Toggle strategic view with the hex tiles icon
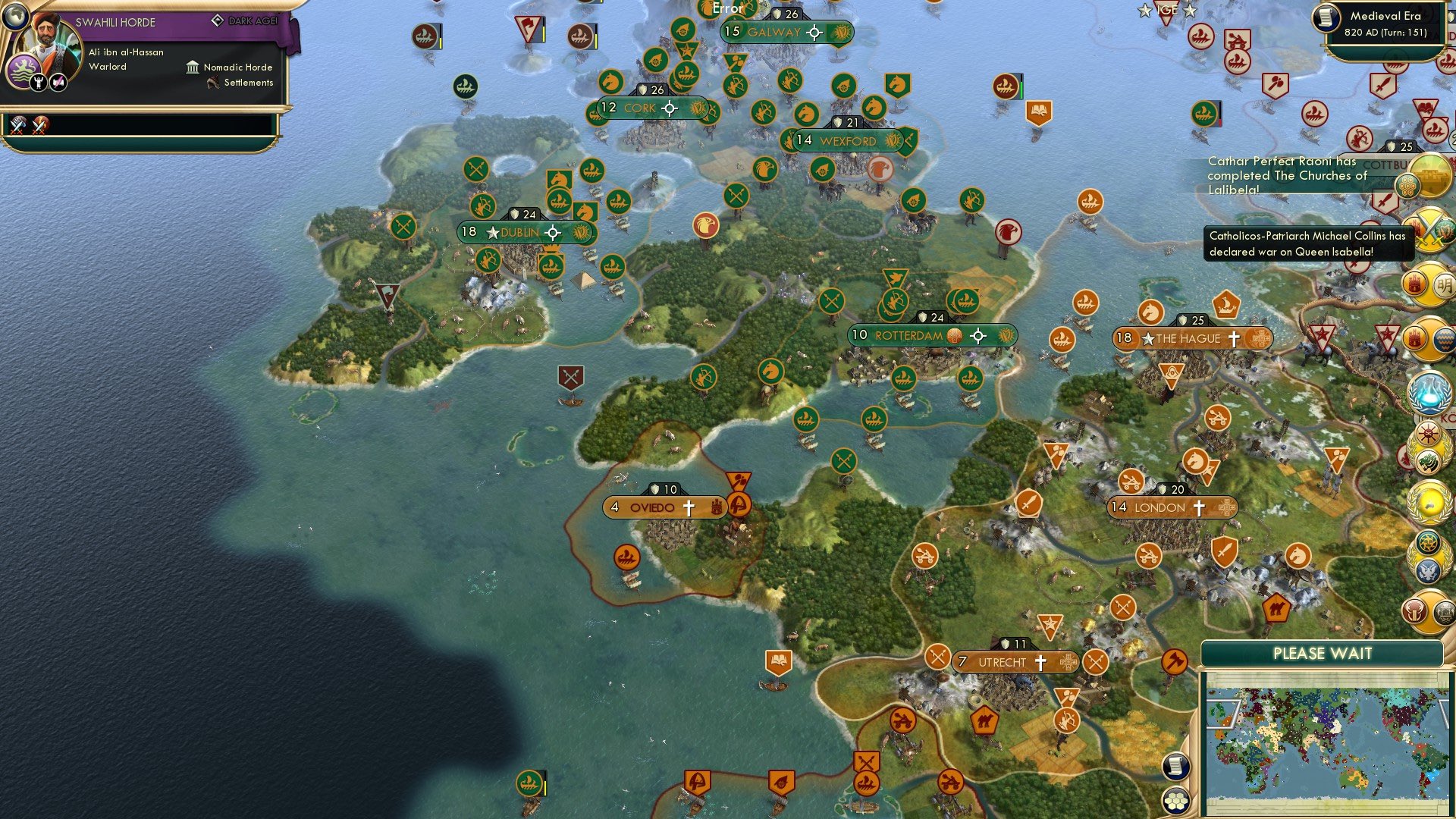1456x819 pixels. pyautogui.click(x=1176, y=800)
